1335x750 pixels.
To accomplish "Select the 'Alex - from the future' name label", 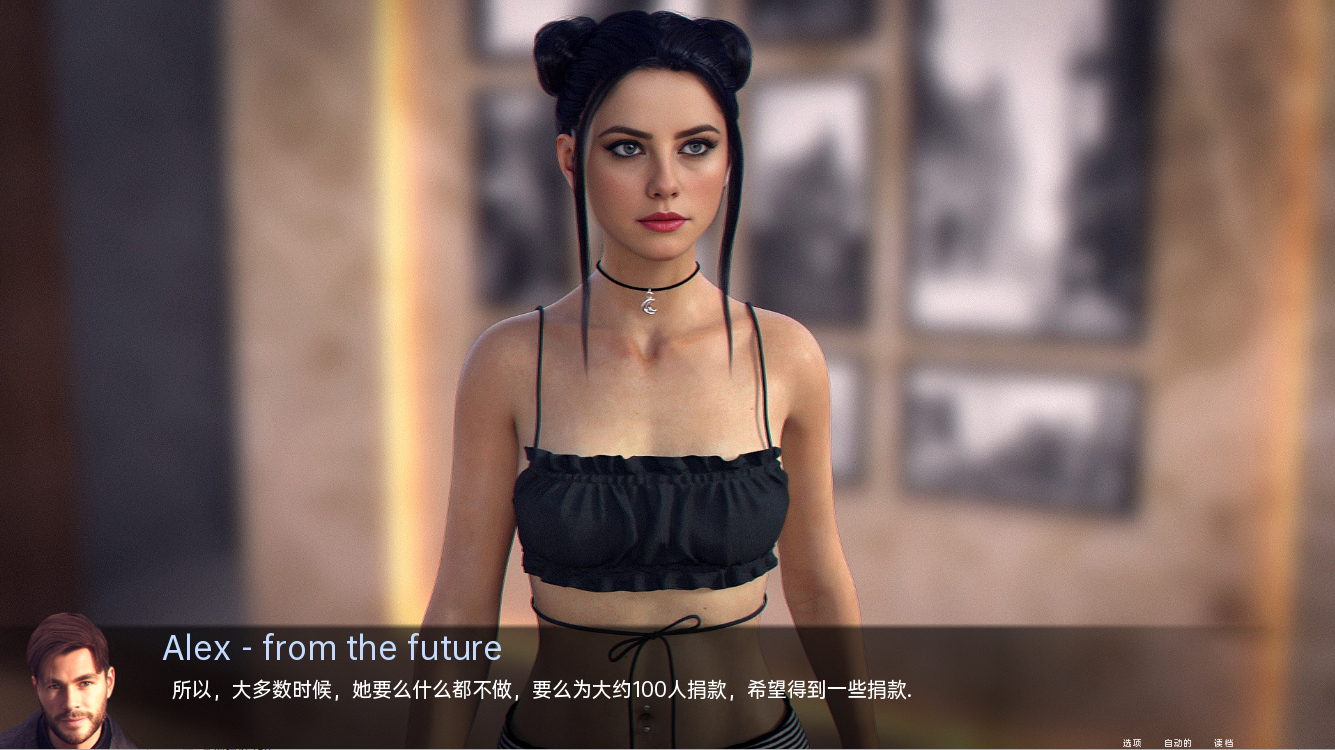I will 332,648.
